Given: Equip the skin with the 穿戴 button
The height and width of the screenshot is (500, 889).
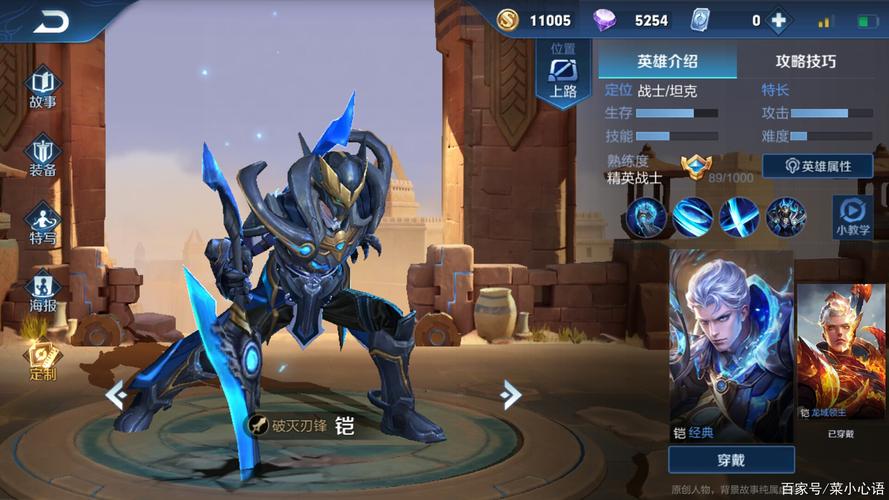Looking at the screenshot, I should pos(731,460).
